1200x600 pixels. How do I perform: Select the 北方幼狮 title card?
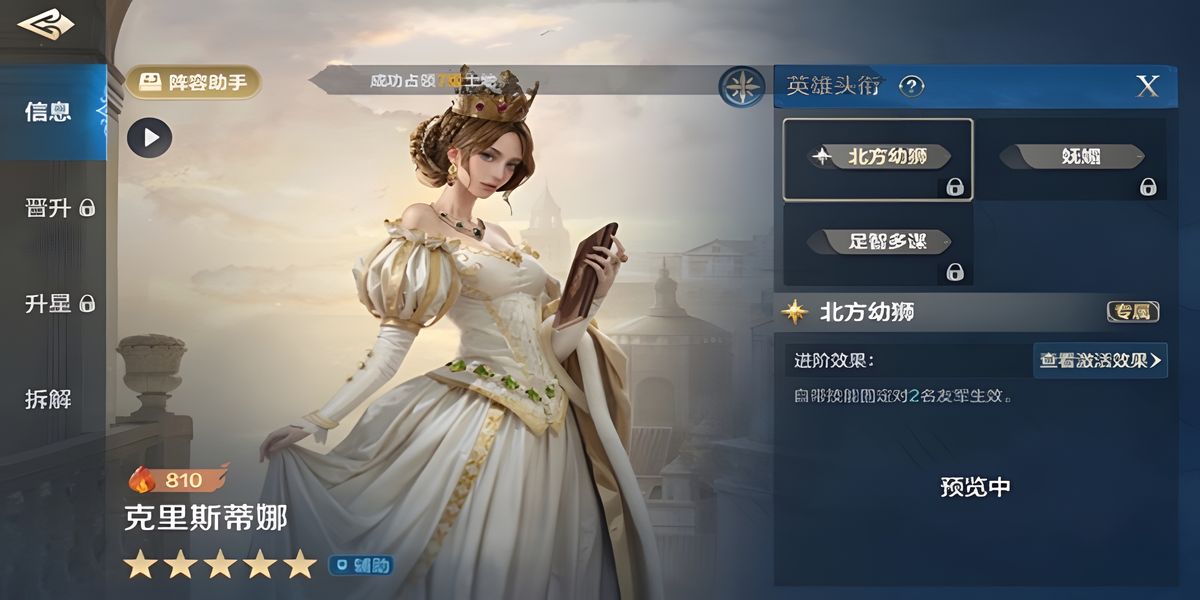877,159
